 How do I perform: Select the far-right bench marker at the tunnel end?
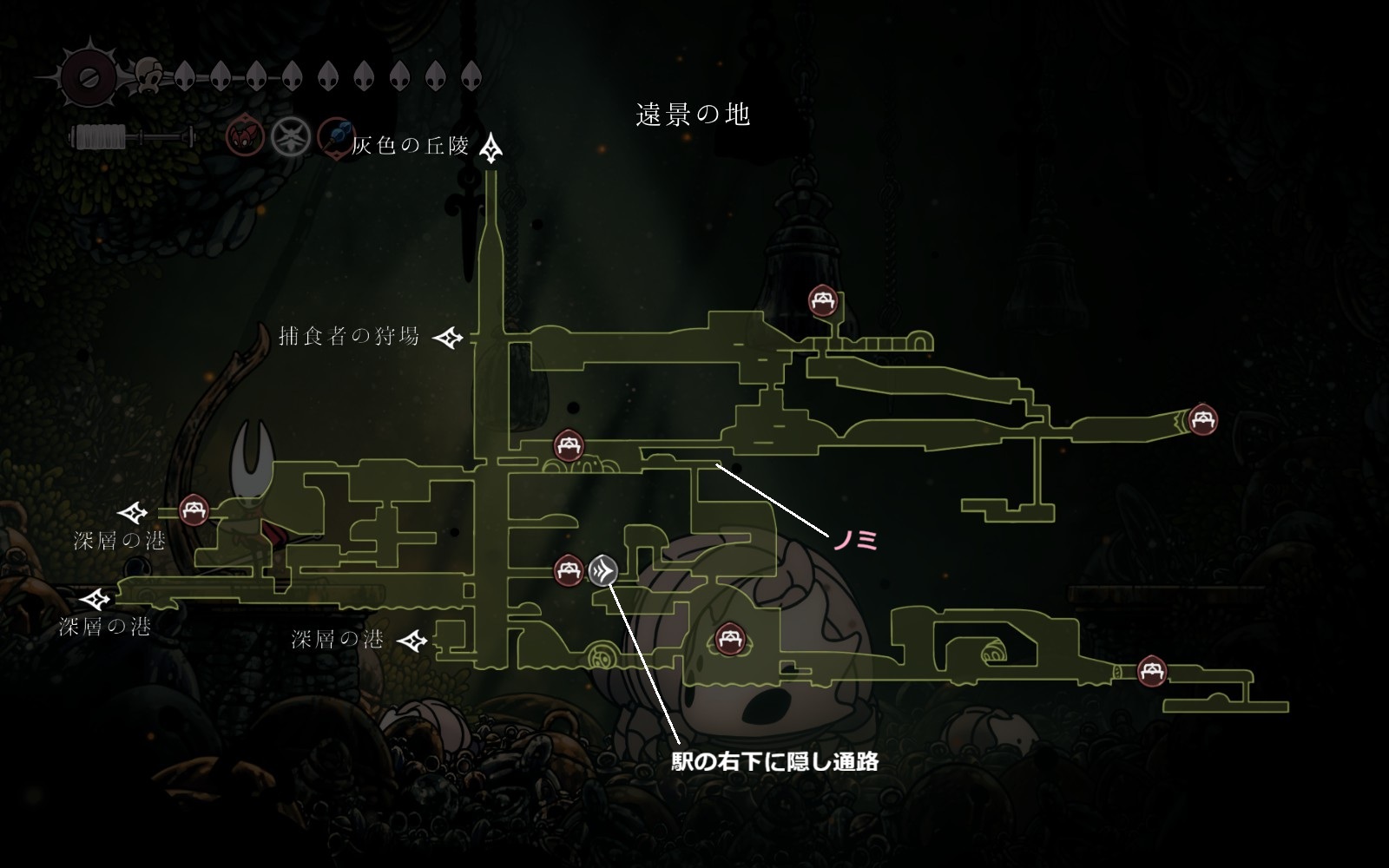point(1202,421)
